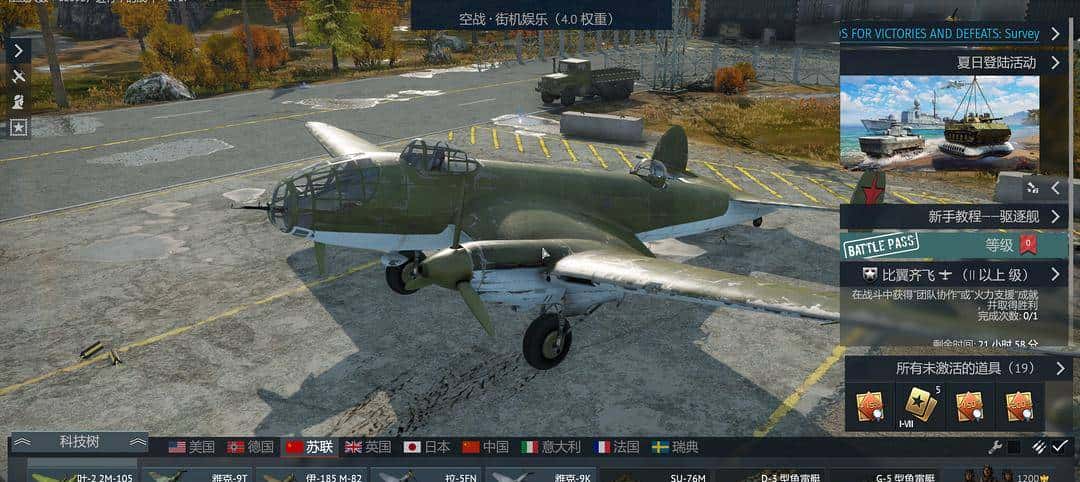
Task: Open the Battle Pass level panel
Action: (x=952, y=244)
